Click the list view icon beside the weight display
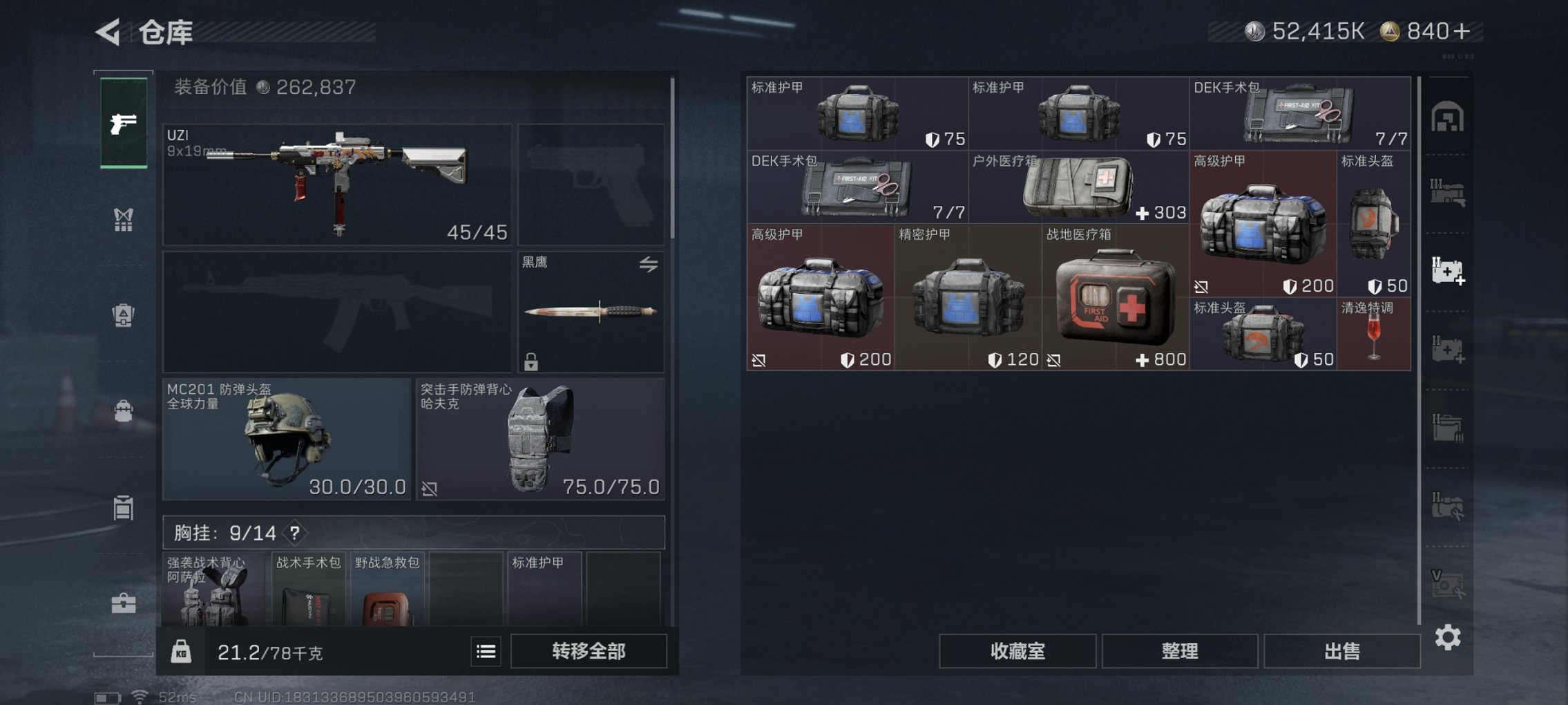The height and width of the screenshot is (705, 1568). tap(488, 652)
